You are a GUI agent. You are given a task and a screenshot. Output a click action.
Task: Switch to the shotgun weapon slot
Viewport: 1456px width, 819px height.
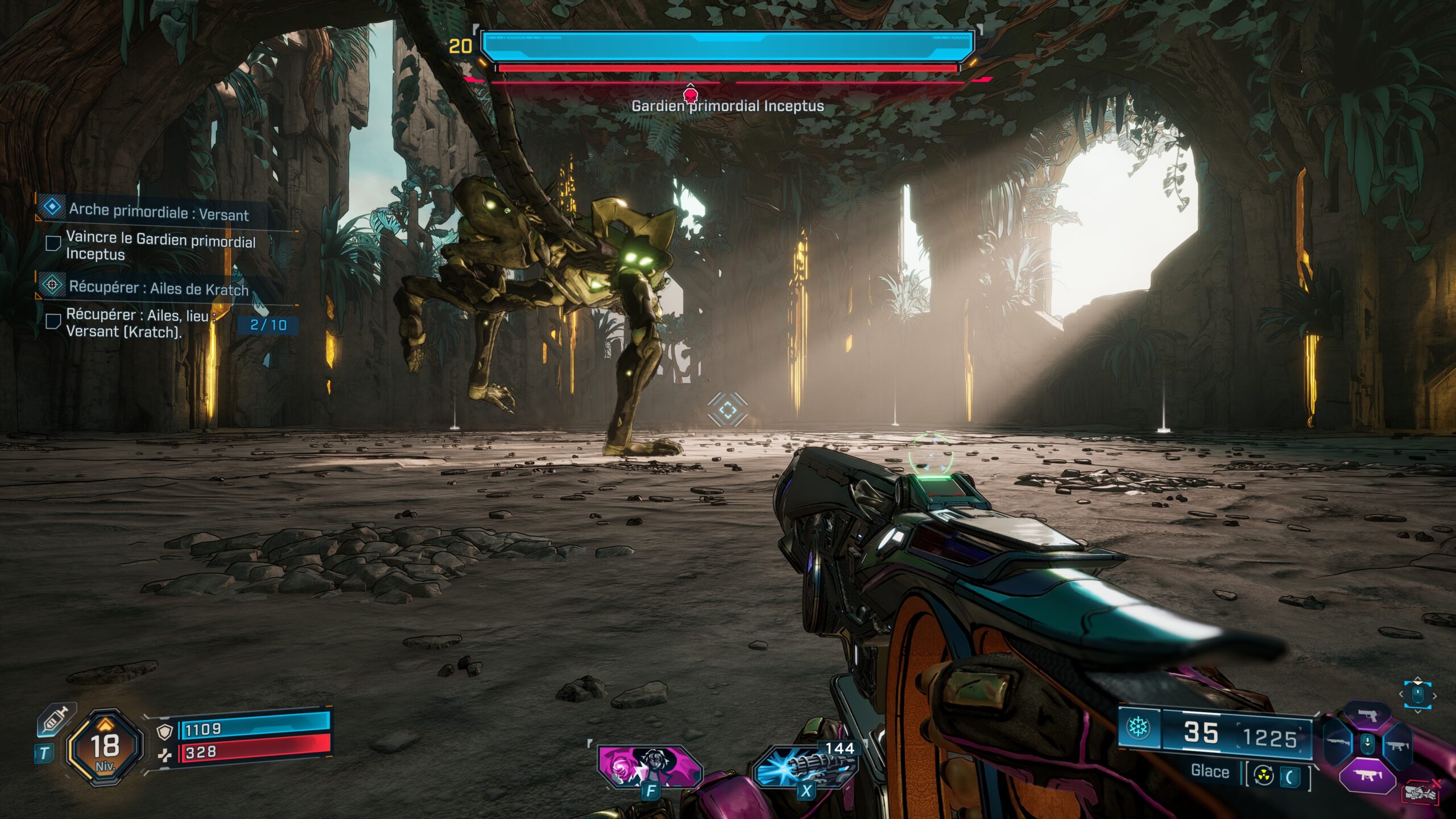1338,743
